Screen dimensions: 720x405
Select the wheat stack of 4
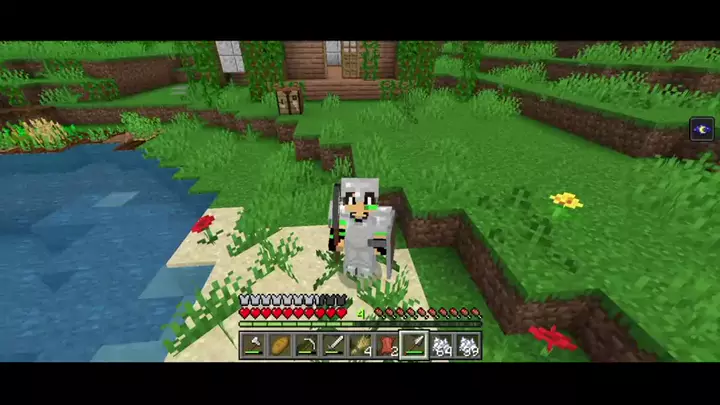click(x=361, y=346)
